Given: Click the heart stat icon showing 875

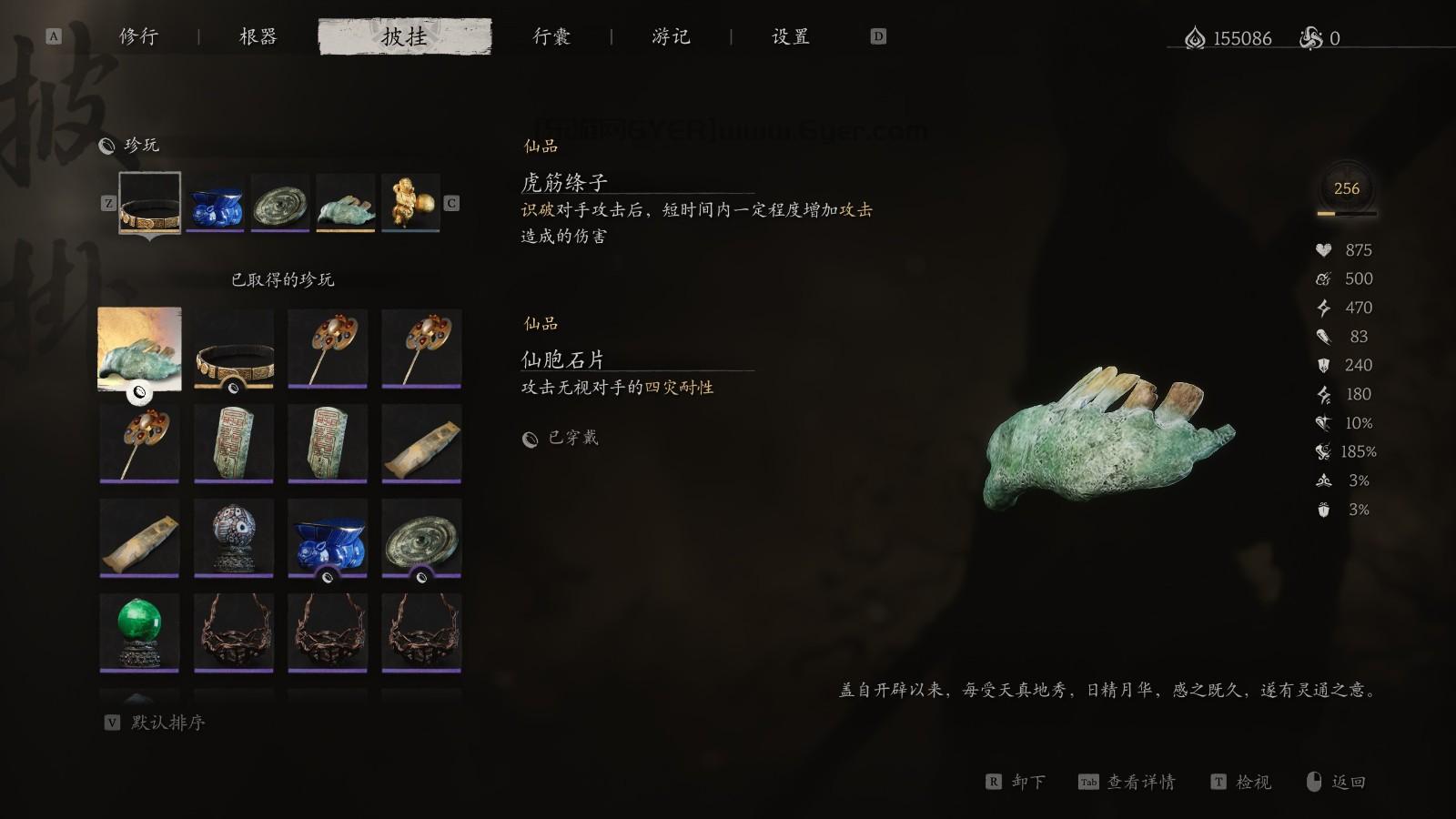Looking at the screenshot, I should click(1324, 249).
